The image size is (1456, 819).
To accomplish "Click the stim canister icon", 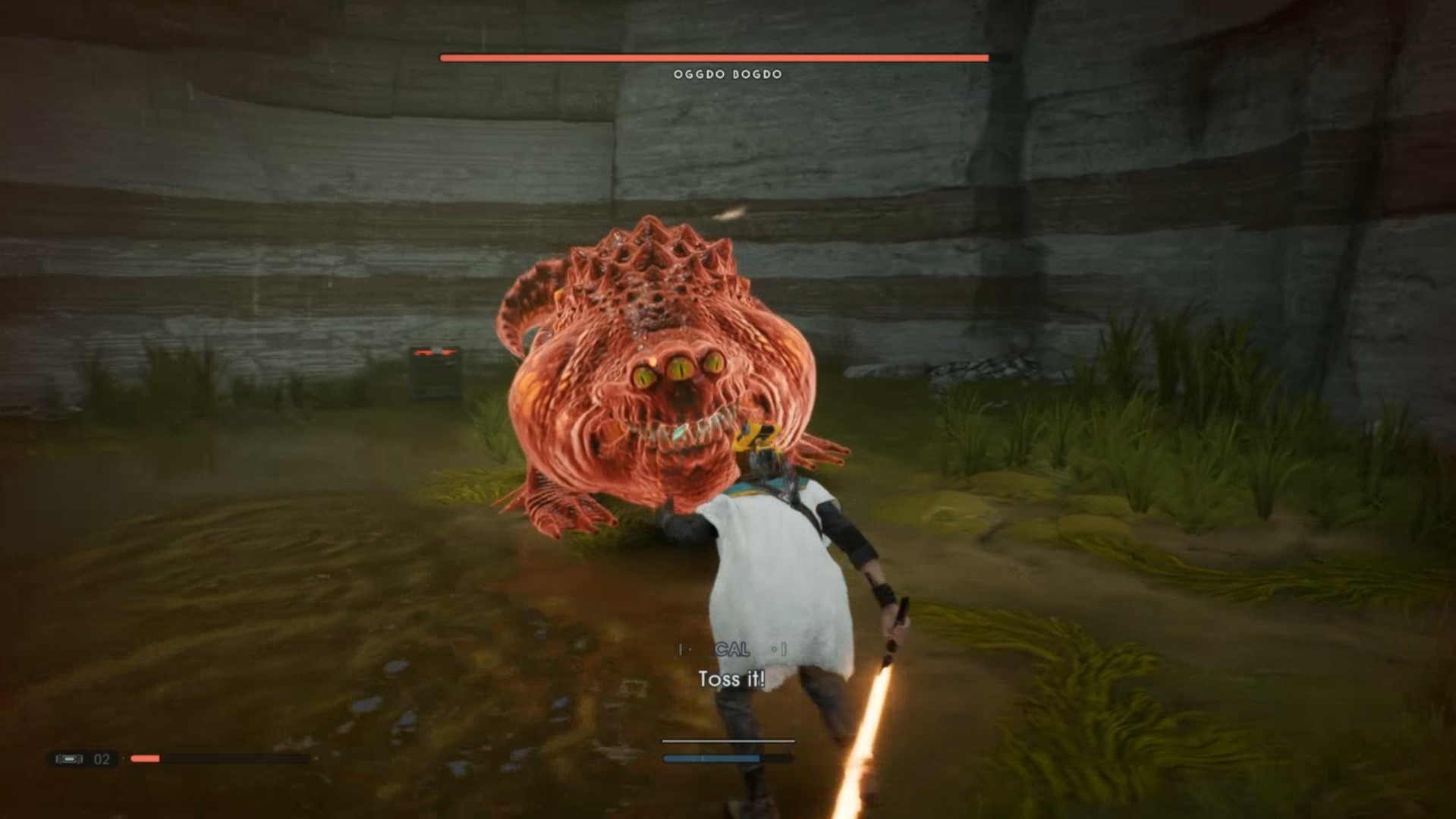I will pos(69,758).
